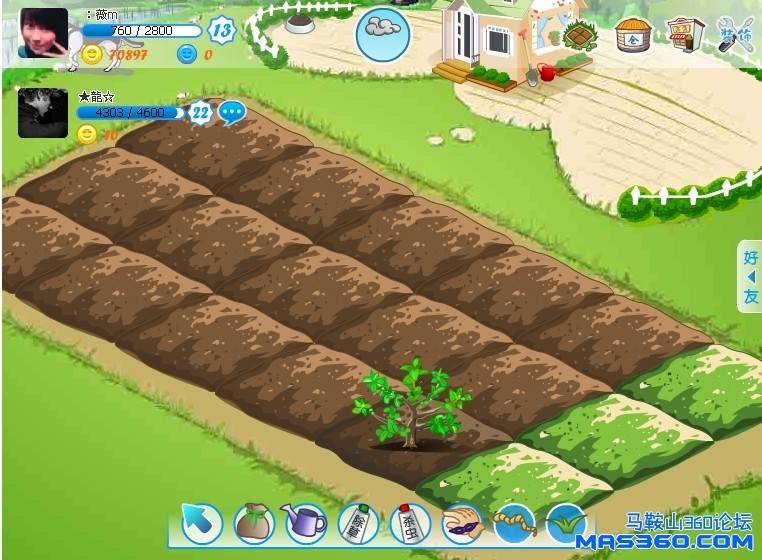Select the weed killer bottle (除草)
Image resolution: width=762 pixels, height=560 pixels.
coord(357,522)
